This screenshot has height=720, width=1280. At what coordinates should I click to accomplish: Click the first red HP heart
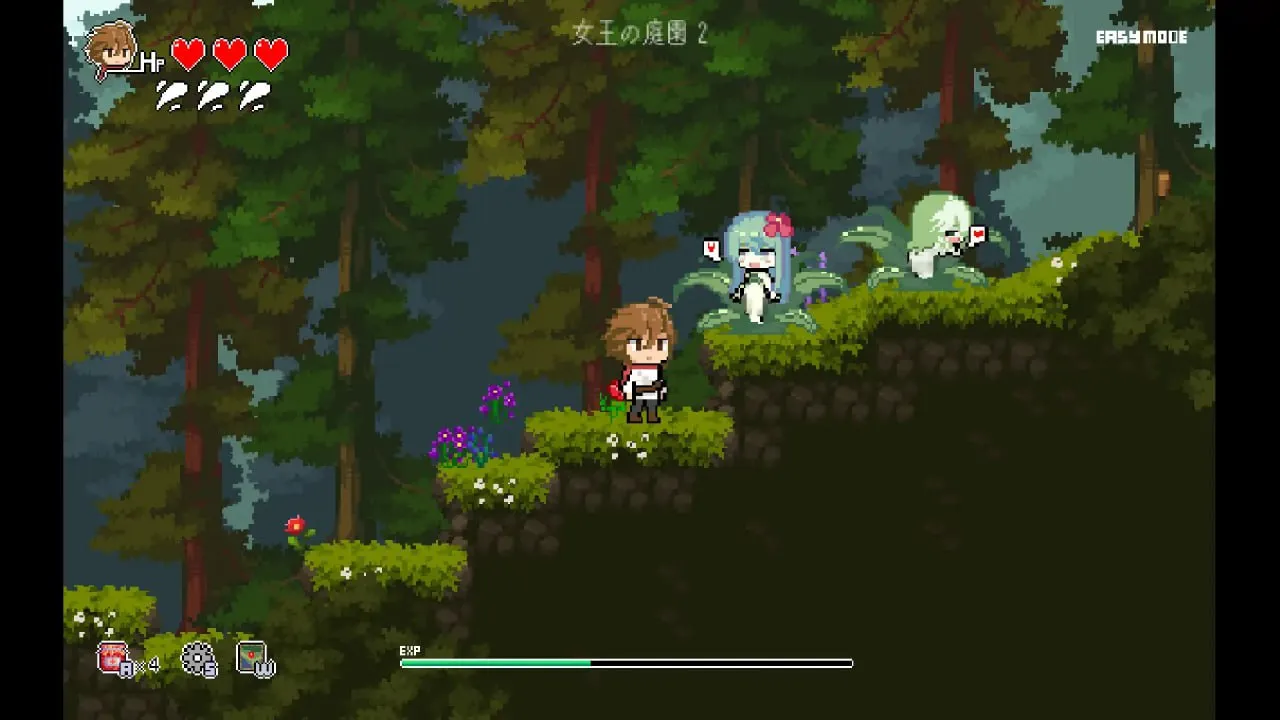tap(186, 52)
